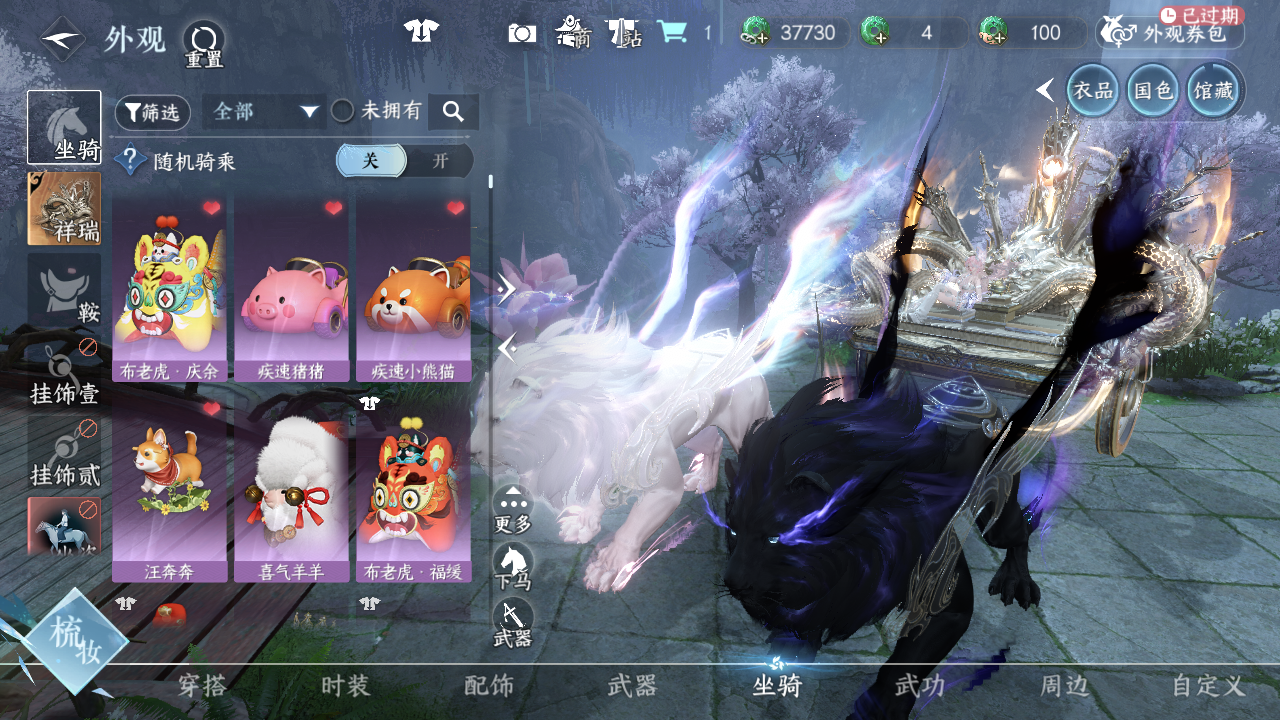Expand the 全部 dropdown
Screen dimensions: 1280x720
[264, 111]
